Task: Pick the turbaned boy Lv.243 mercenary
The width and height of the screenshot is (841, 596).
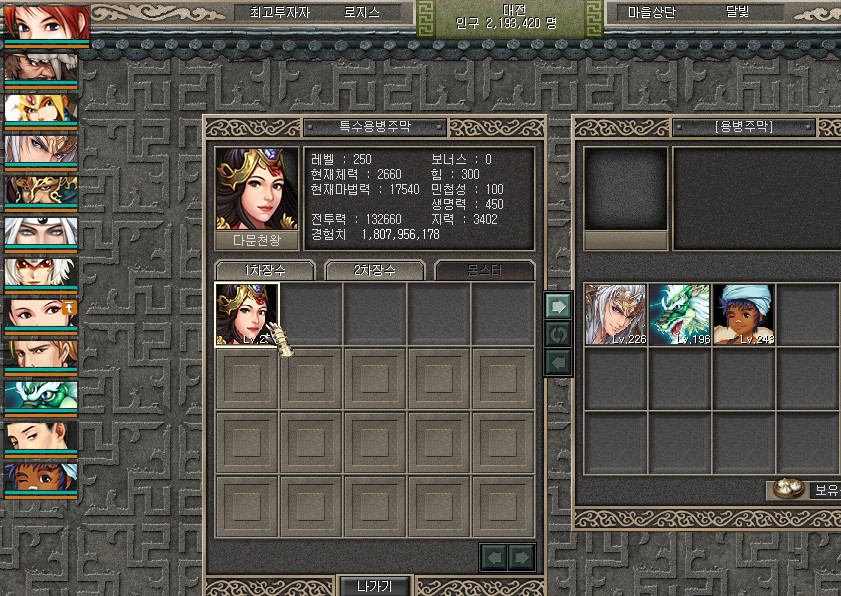Action: [744, 315]
